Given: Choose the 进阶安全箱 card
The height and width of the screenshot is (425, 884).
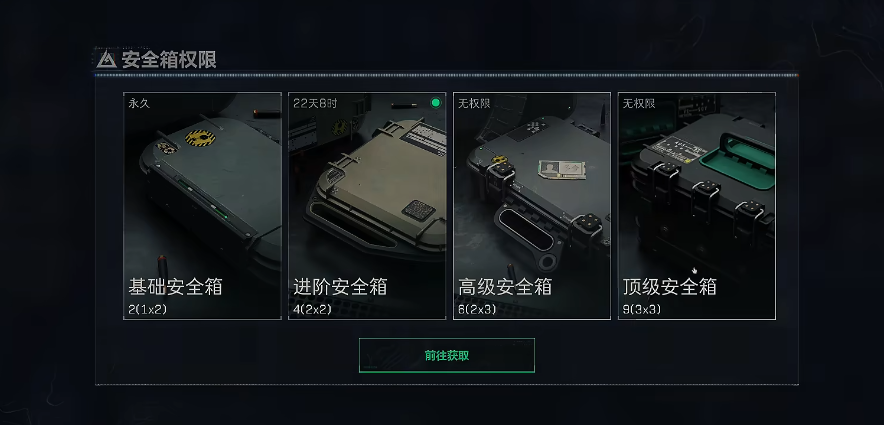Looking at the screenshot, I should tap(367, 206).
